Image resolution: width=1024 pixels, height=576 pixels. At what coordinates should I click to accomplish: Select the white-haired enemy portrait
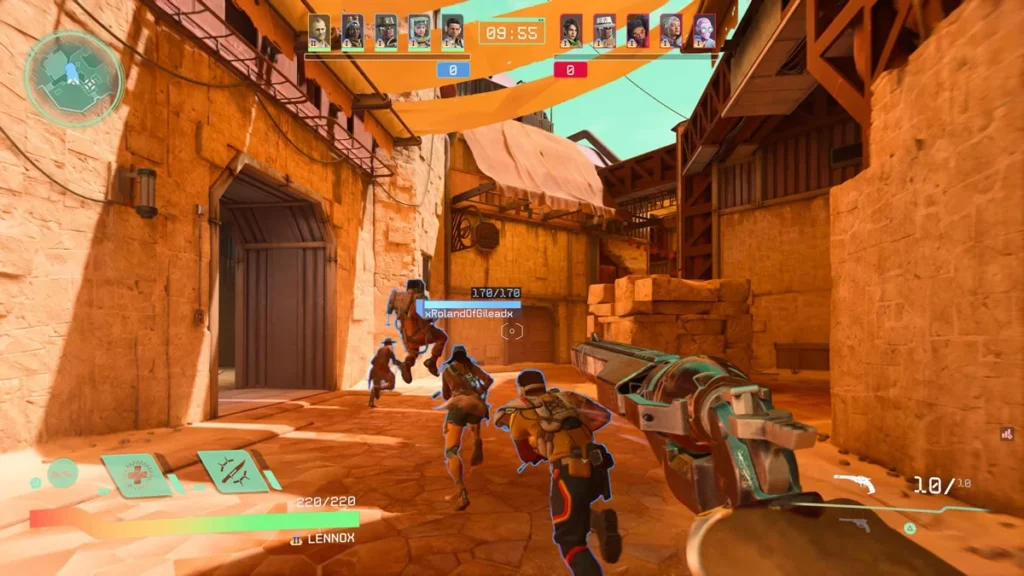pos(671,31)
